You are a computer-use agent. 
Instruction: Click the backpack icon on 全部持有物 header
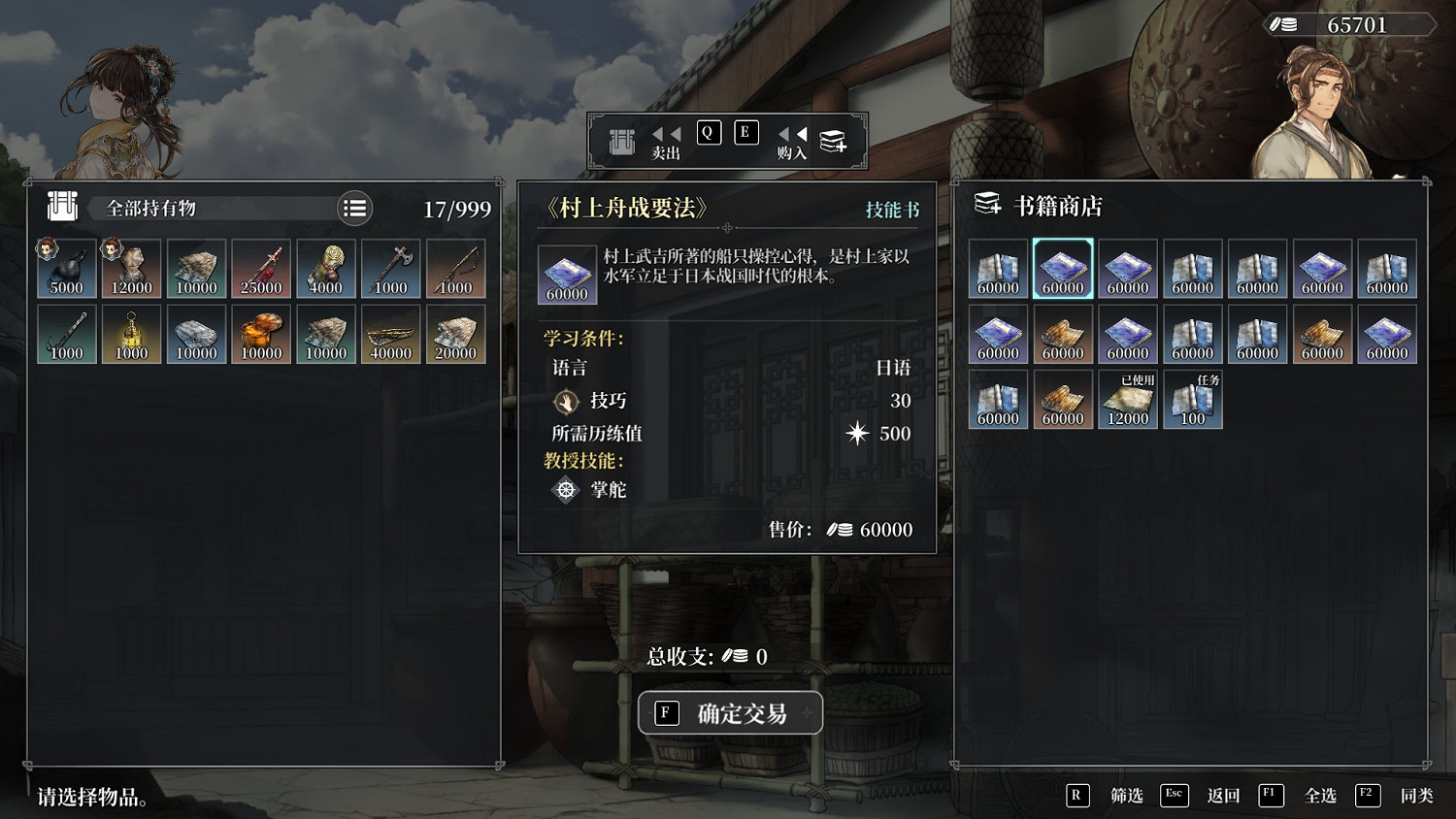pyautogui.click(x=61, y=208)
